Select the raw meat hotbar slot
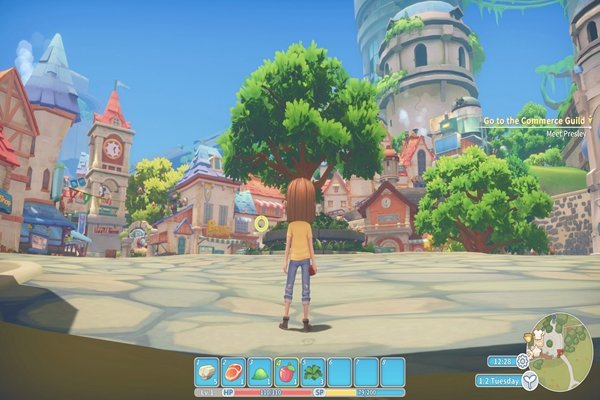Screen dimensions: 600x400 (x=234, y=371)
